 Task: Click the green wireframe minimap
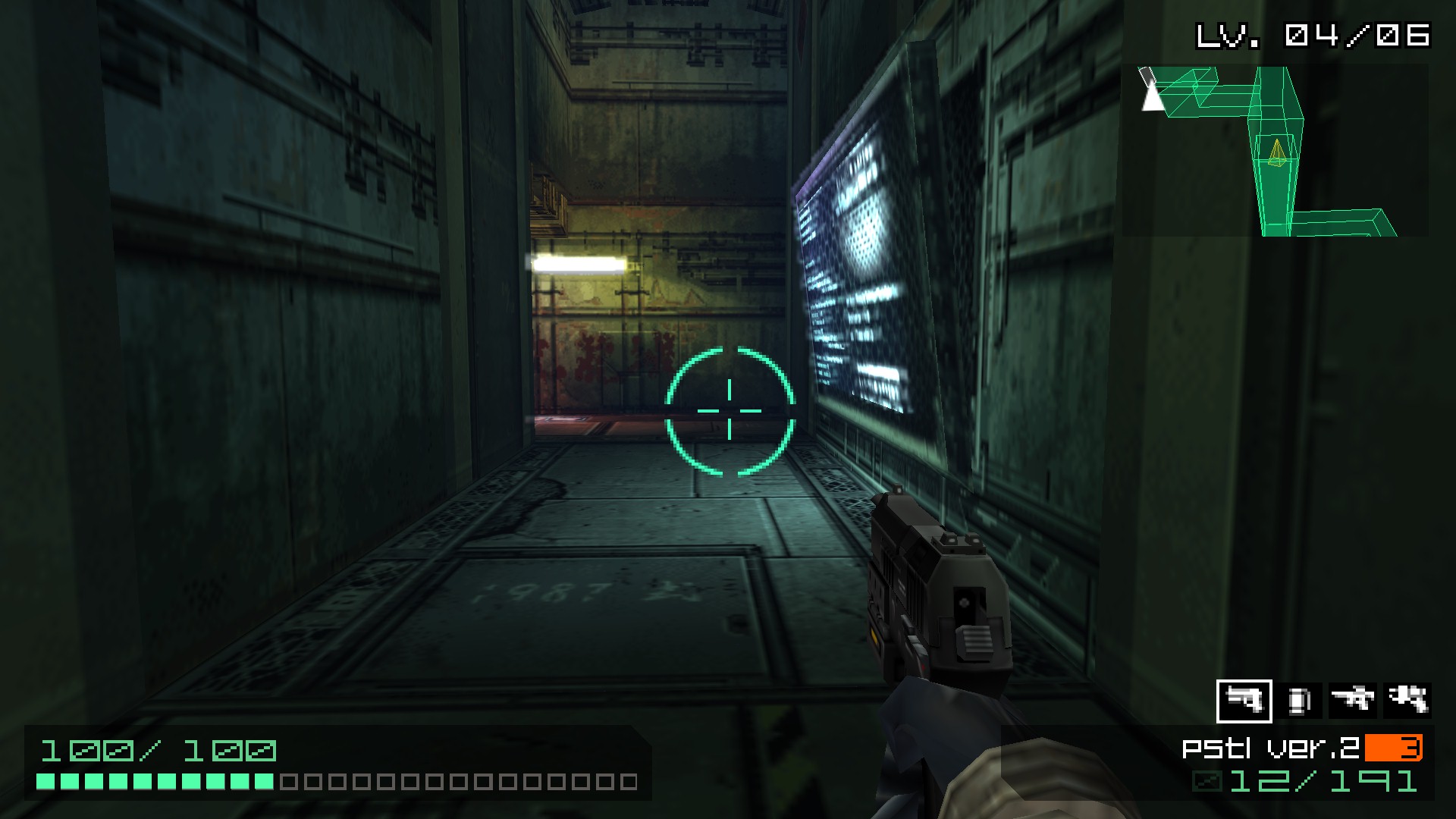pyautogui.click(x=1274, y=151)
